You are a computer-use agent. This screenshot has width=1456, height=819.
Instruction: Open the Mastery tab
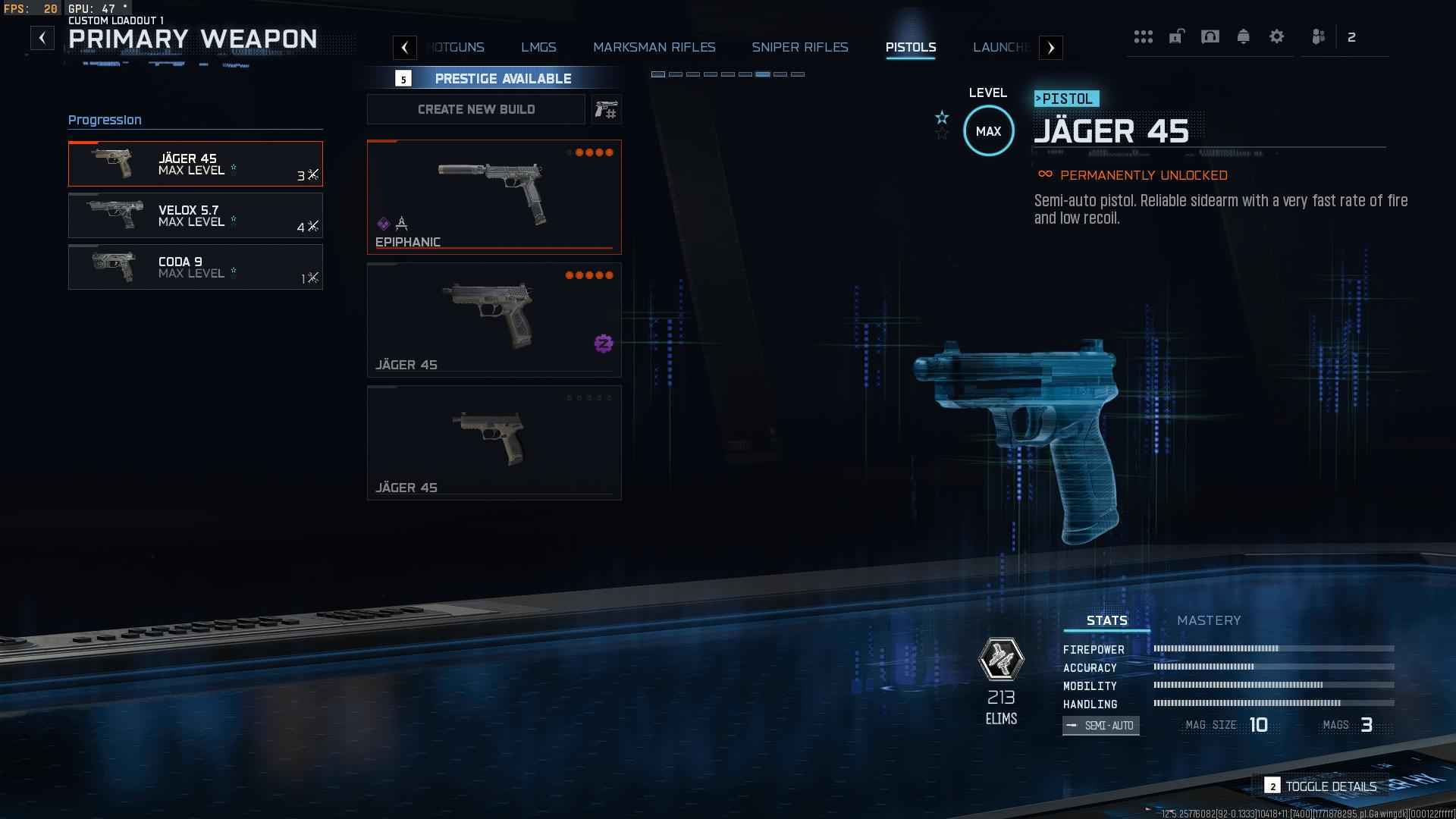(x=1208, y=620)
